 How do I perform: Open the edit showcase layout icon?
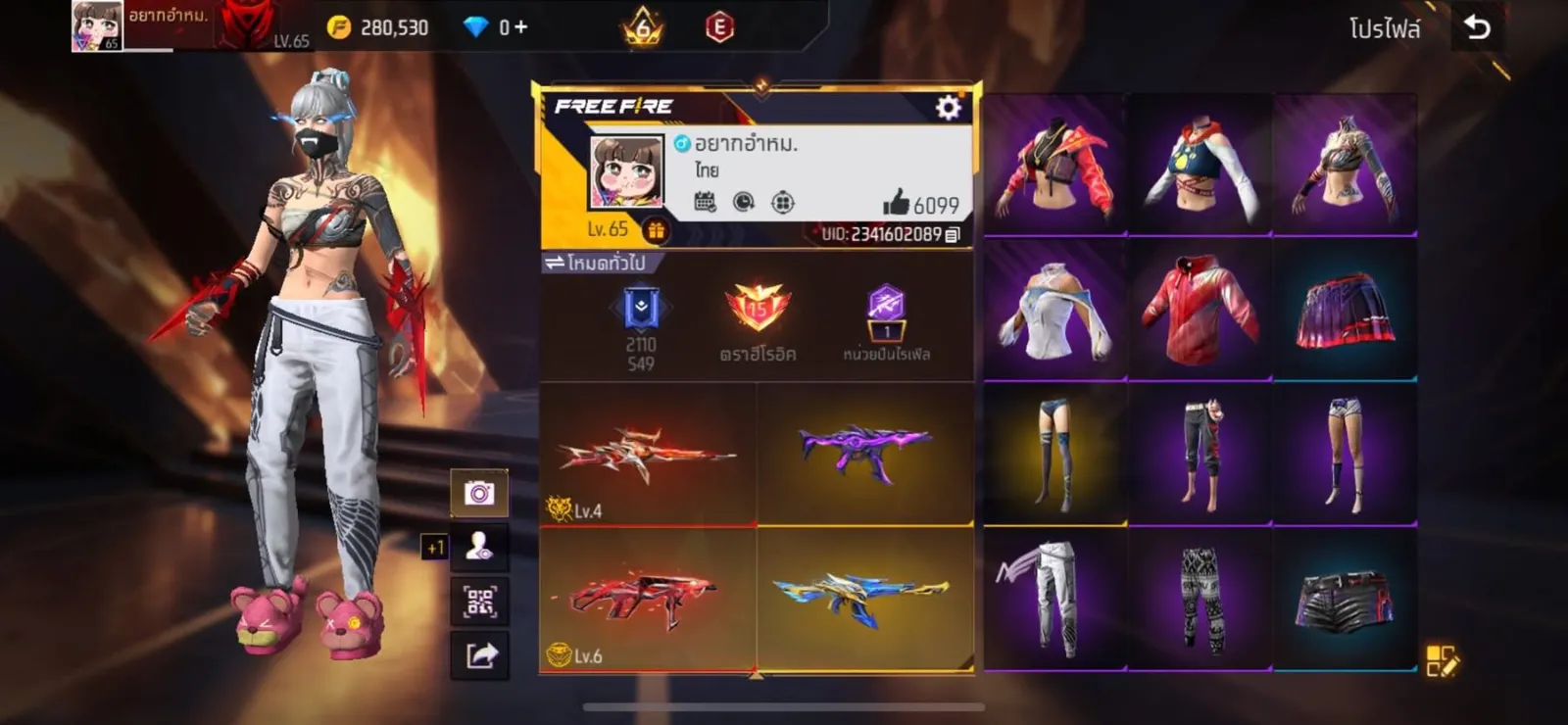1442,661
